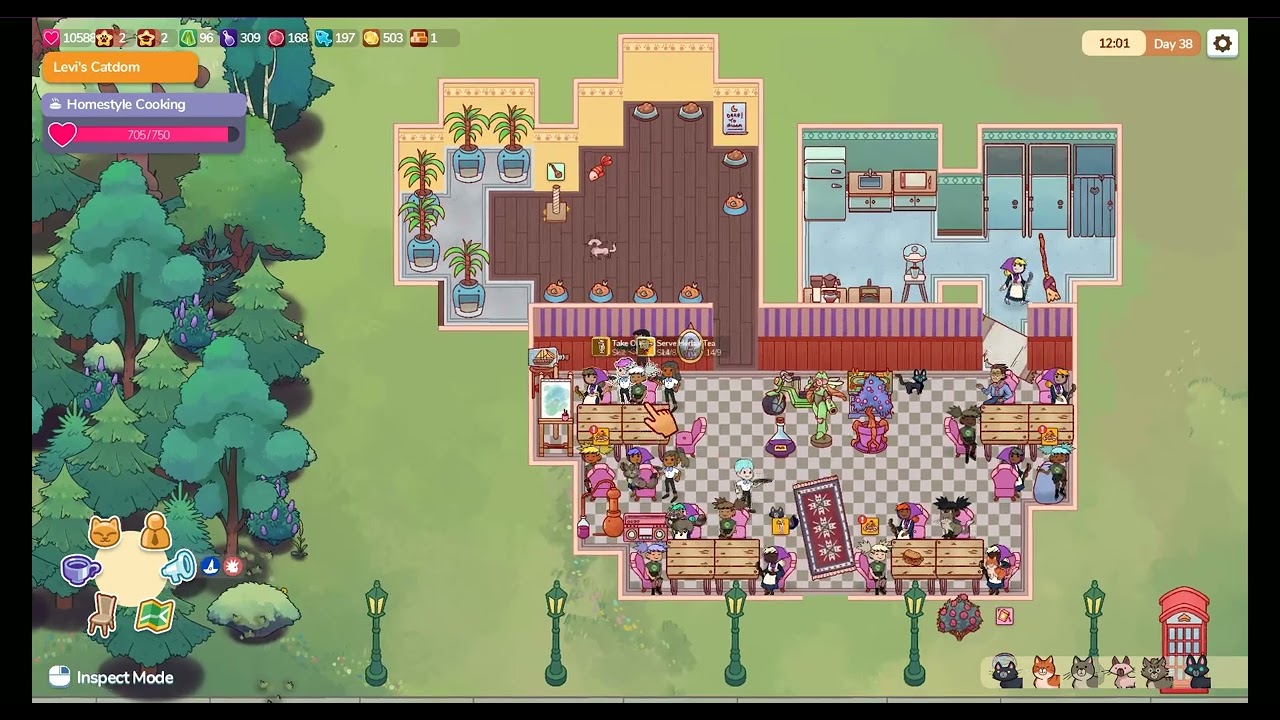Open the wooden chair furniture menu

[x=102, y=614]
